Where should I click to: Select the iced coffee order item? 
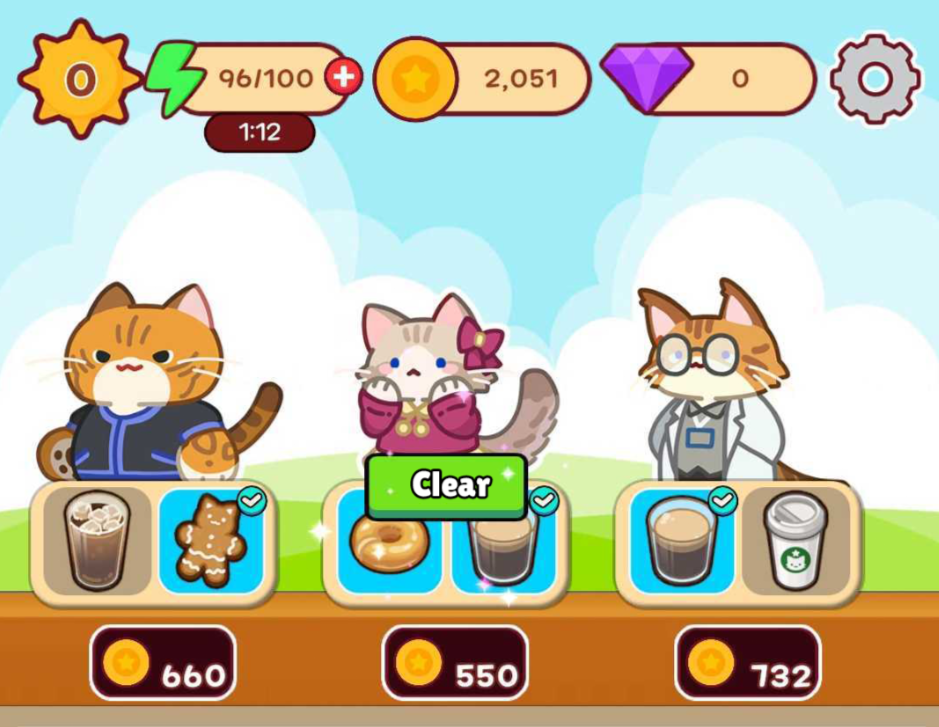[x=96, y=539]
